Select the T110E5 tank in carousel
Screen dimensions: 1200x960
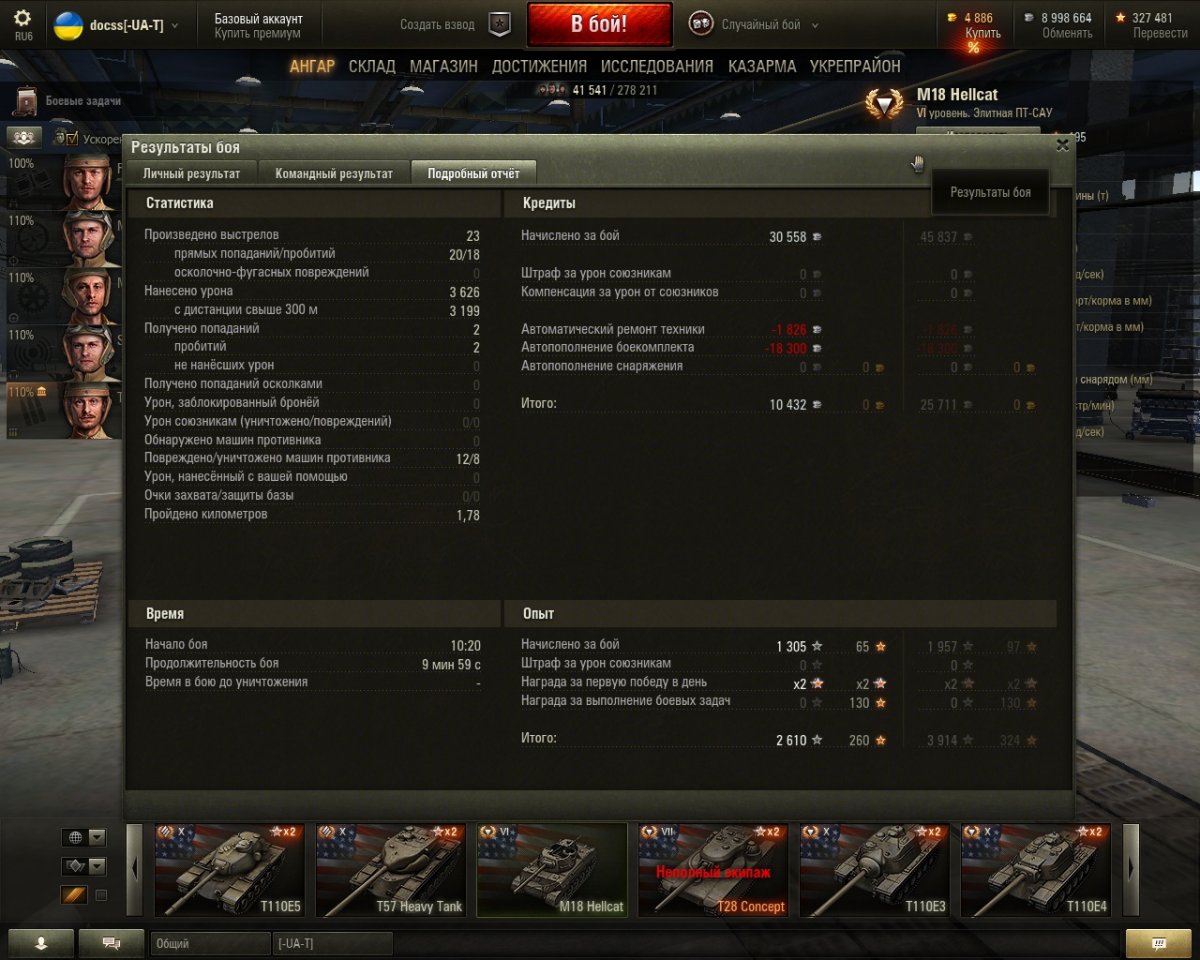[x=229, y=870]
